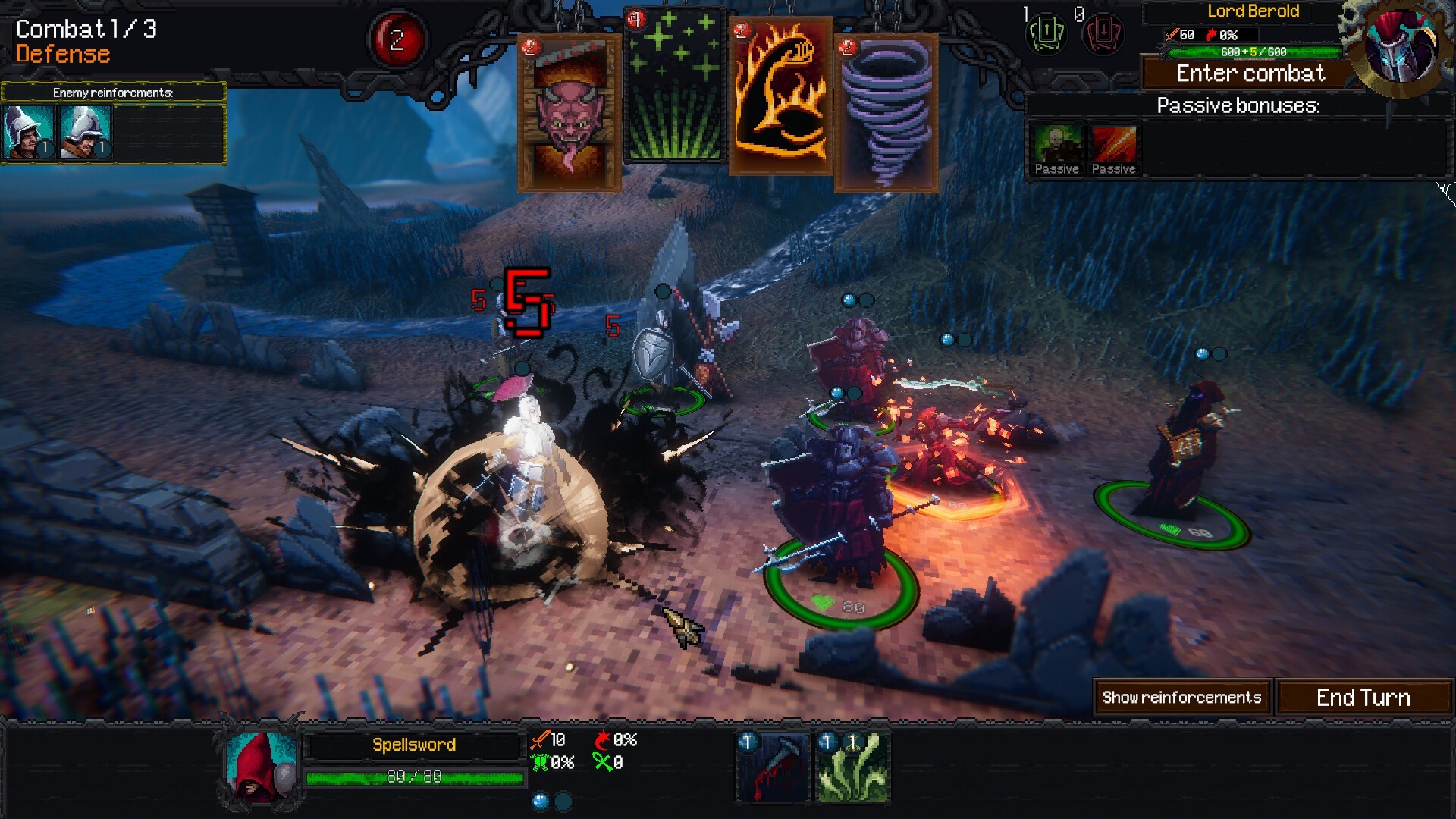This screenshot has width=1456, height=819.
Task: Activate the bloody blade ability
Action: tap(773, 766)
